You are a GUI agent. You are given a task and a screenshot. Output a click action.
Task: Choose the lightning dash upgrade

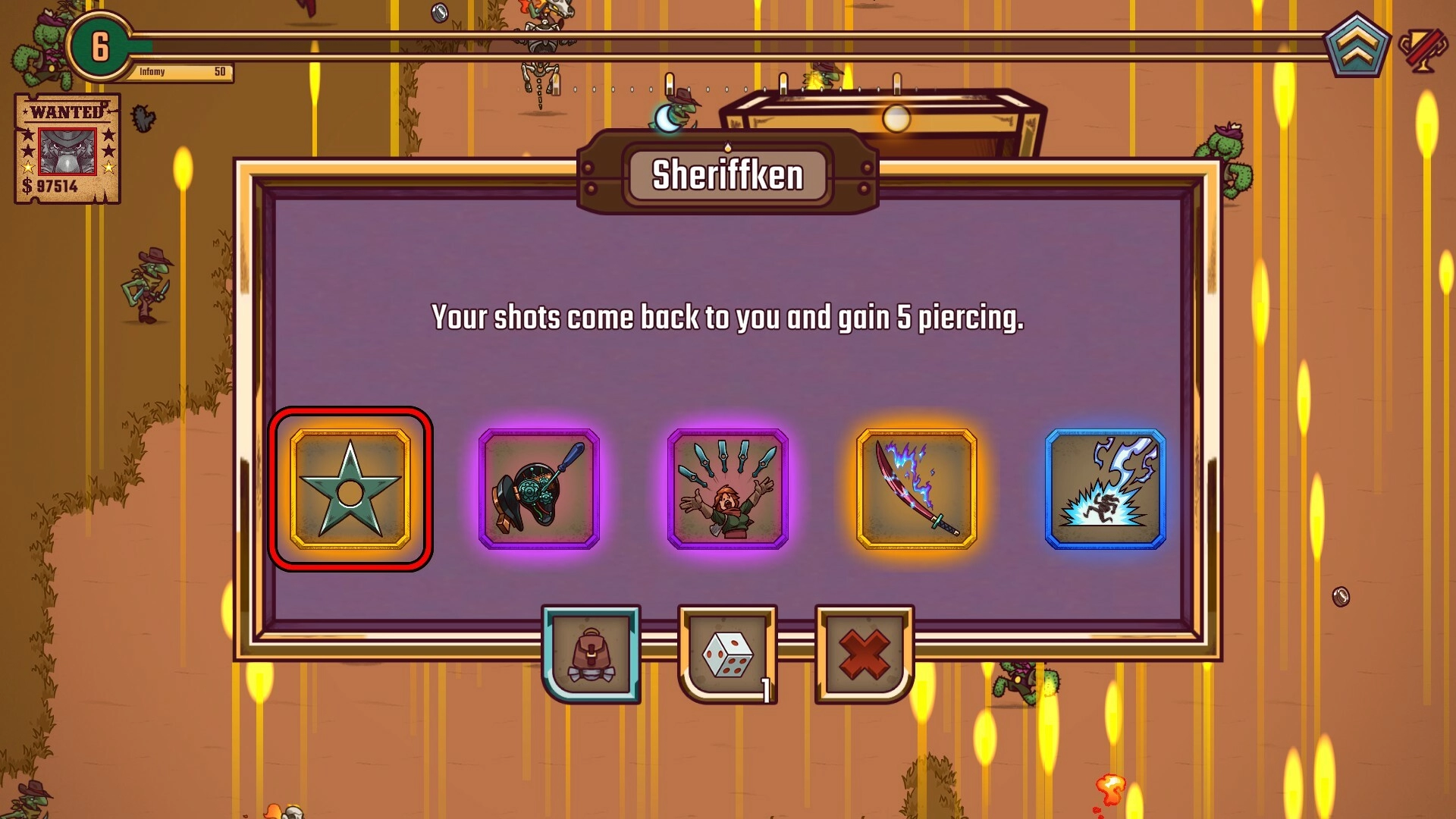coord(1105,489)
